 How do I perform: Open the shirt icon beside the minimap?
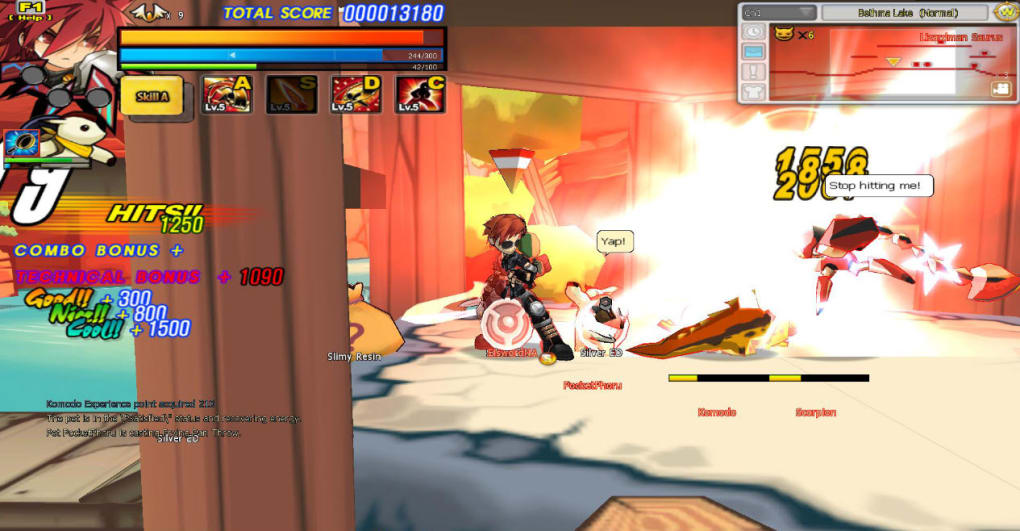click(x=753, y=92)
